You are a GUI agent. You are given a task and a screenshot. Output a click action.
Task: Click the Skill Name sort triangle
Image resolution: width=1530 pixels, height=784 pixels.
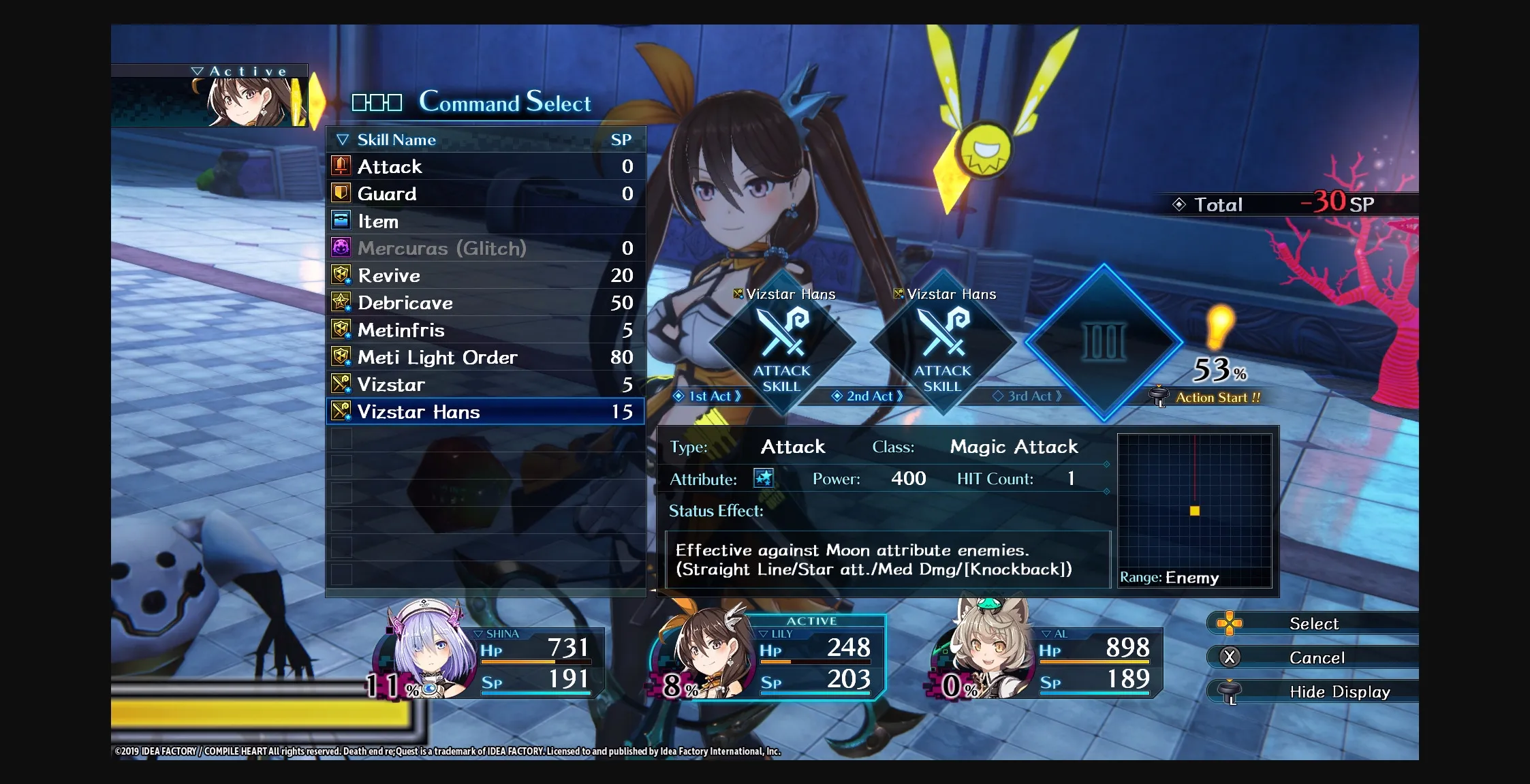coord(343,139)
